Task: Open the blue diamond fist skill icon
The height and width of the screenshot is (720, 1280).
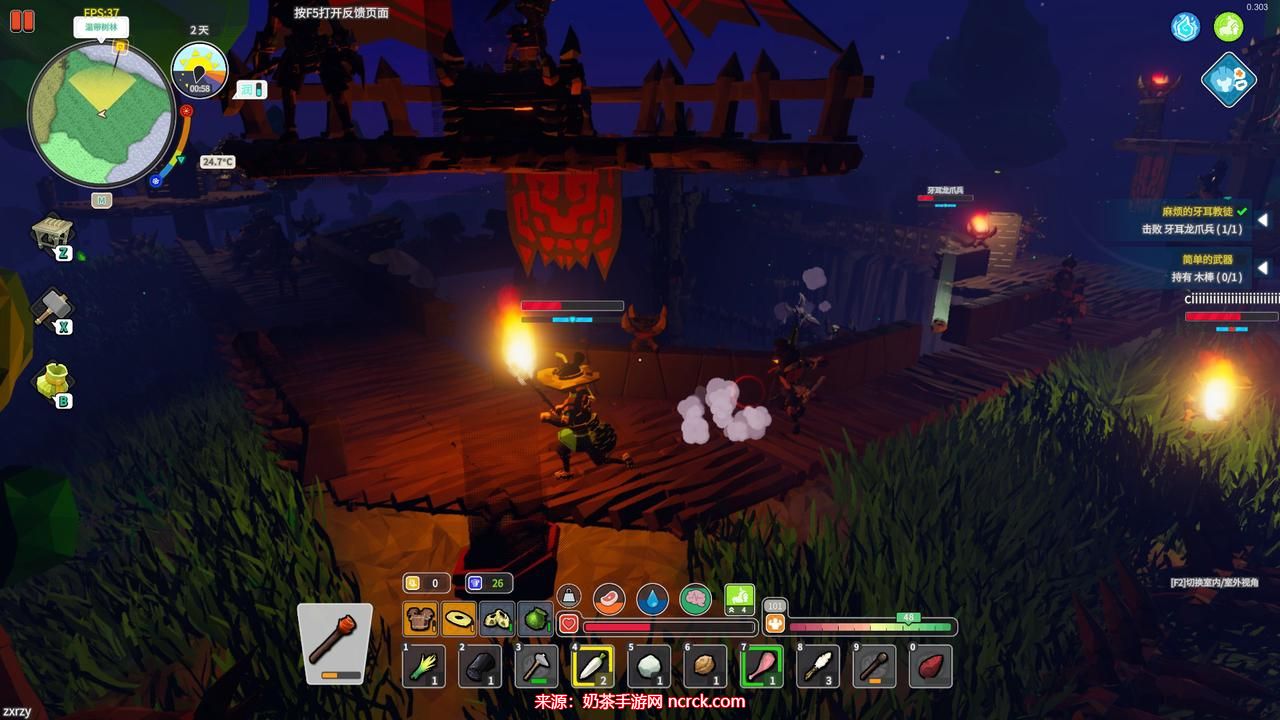Action: pos(1228,80)
